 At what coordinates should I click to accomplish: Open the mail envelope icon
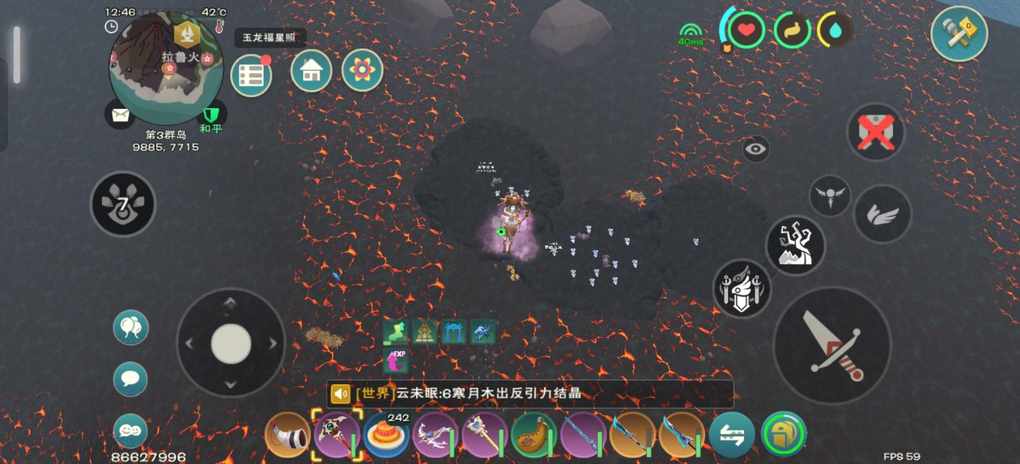(x=121, y=115)
